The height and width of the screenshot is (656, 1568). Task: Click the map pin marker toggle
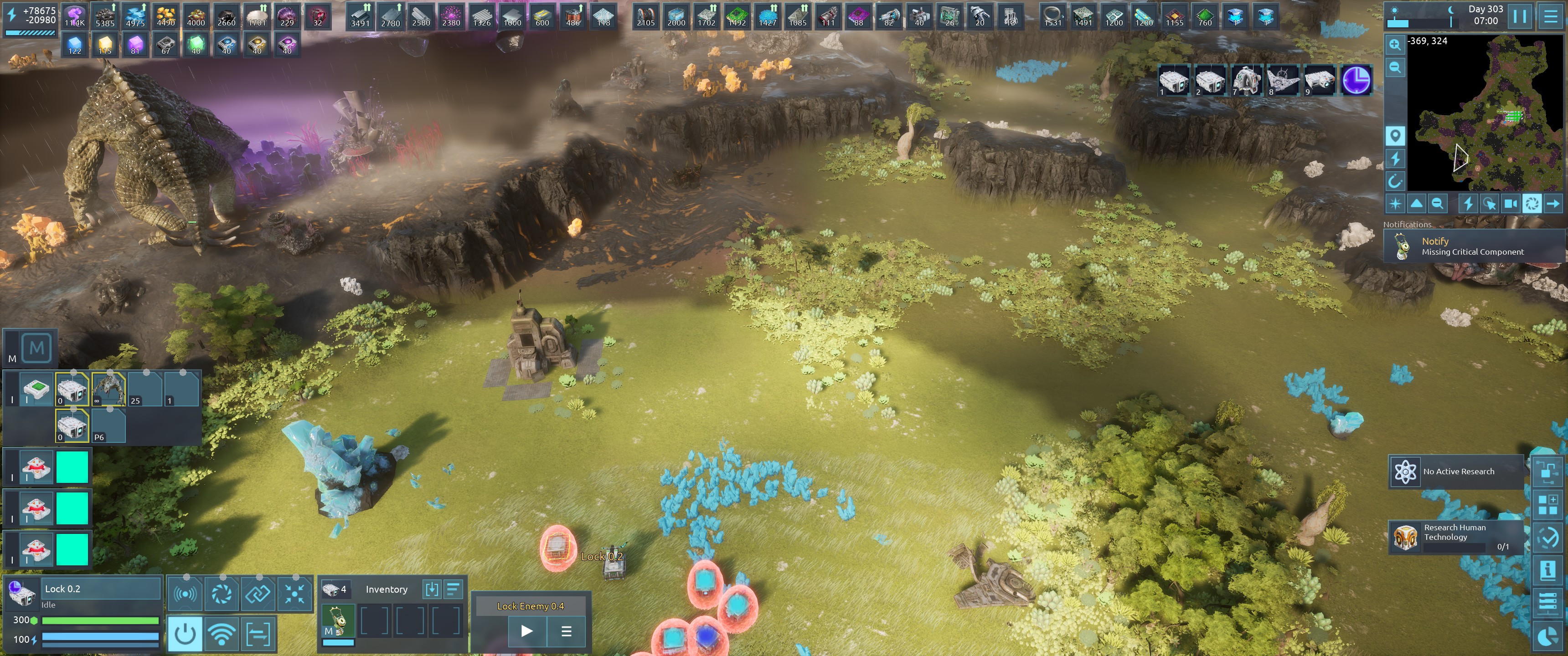(x=1394, y=135)
